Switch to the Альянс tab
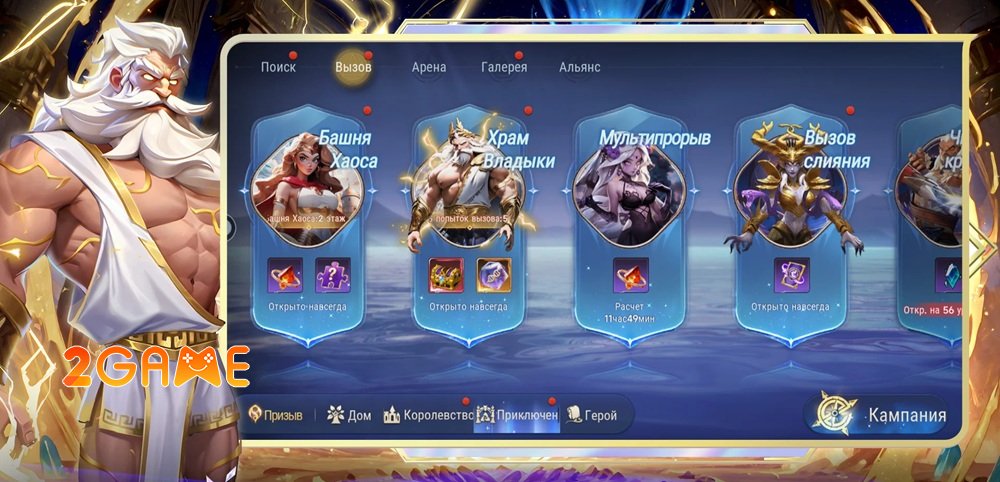Viewport: 1000px width, 482px height. [580, 67]
